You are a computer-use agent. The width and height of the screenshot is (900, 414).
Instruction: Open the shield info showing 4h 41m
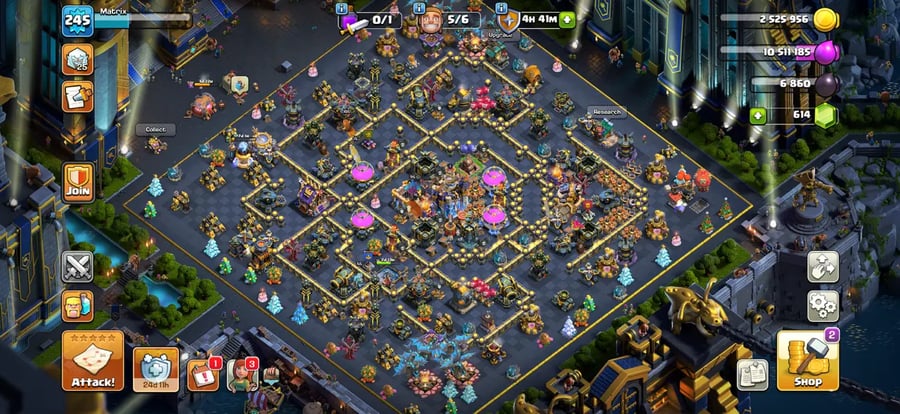click(x=535, y=19)
